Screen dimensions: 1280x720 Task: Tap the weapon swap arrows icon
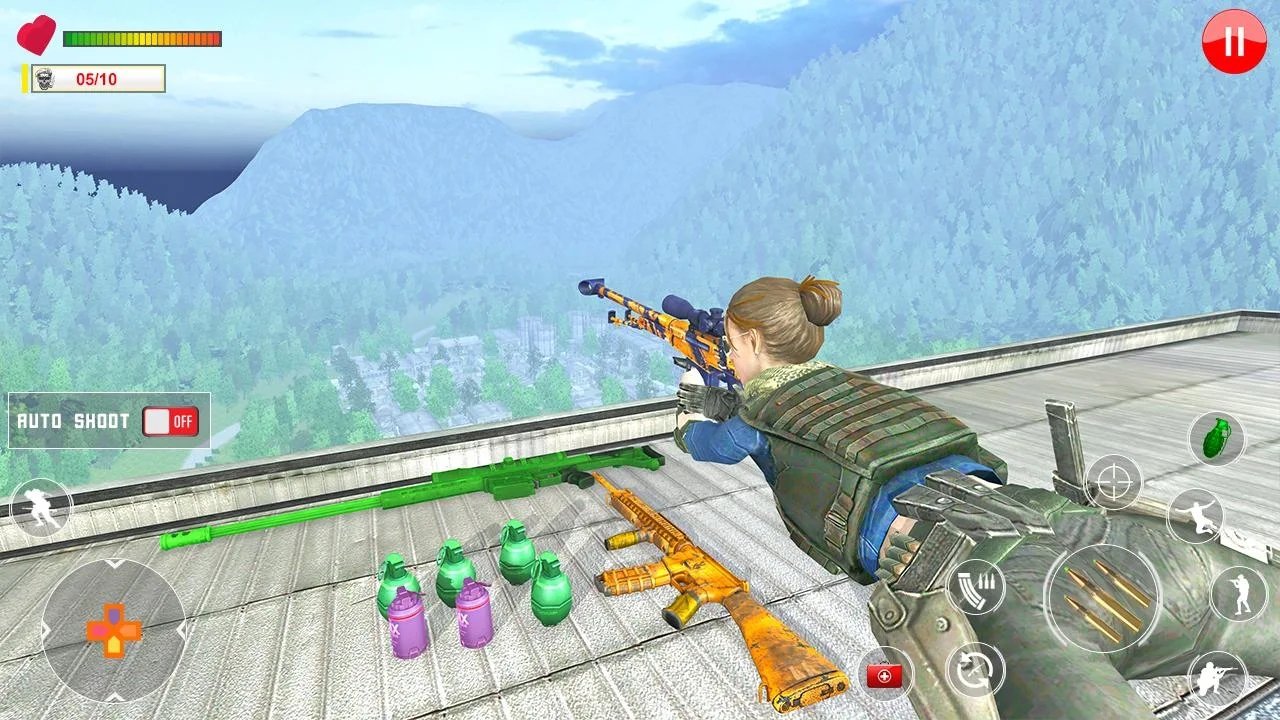(974, 670)
